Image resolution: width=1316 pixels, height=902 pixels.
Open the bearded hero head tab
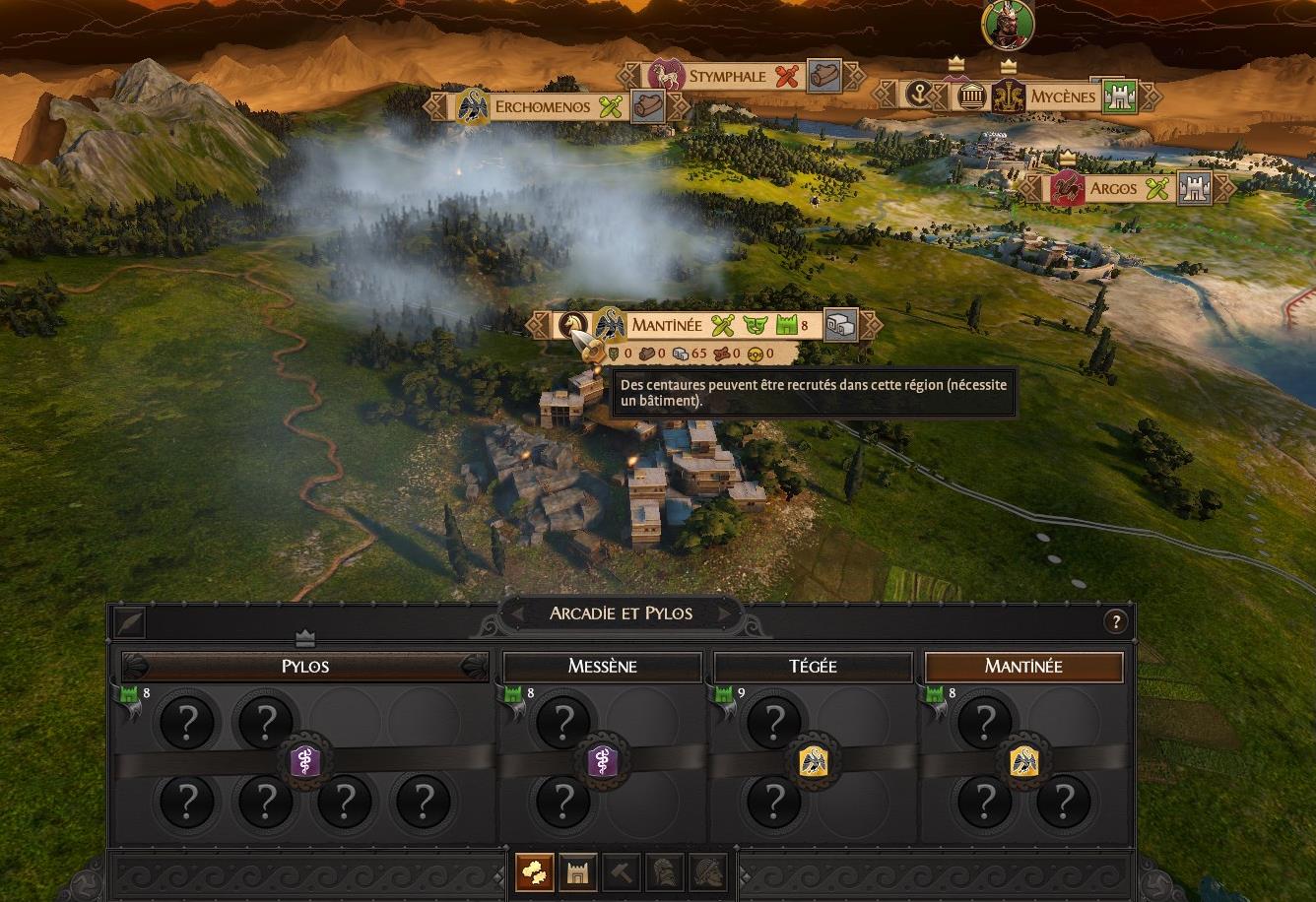click(708, 872)
